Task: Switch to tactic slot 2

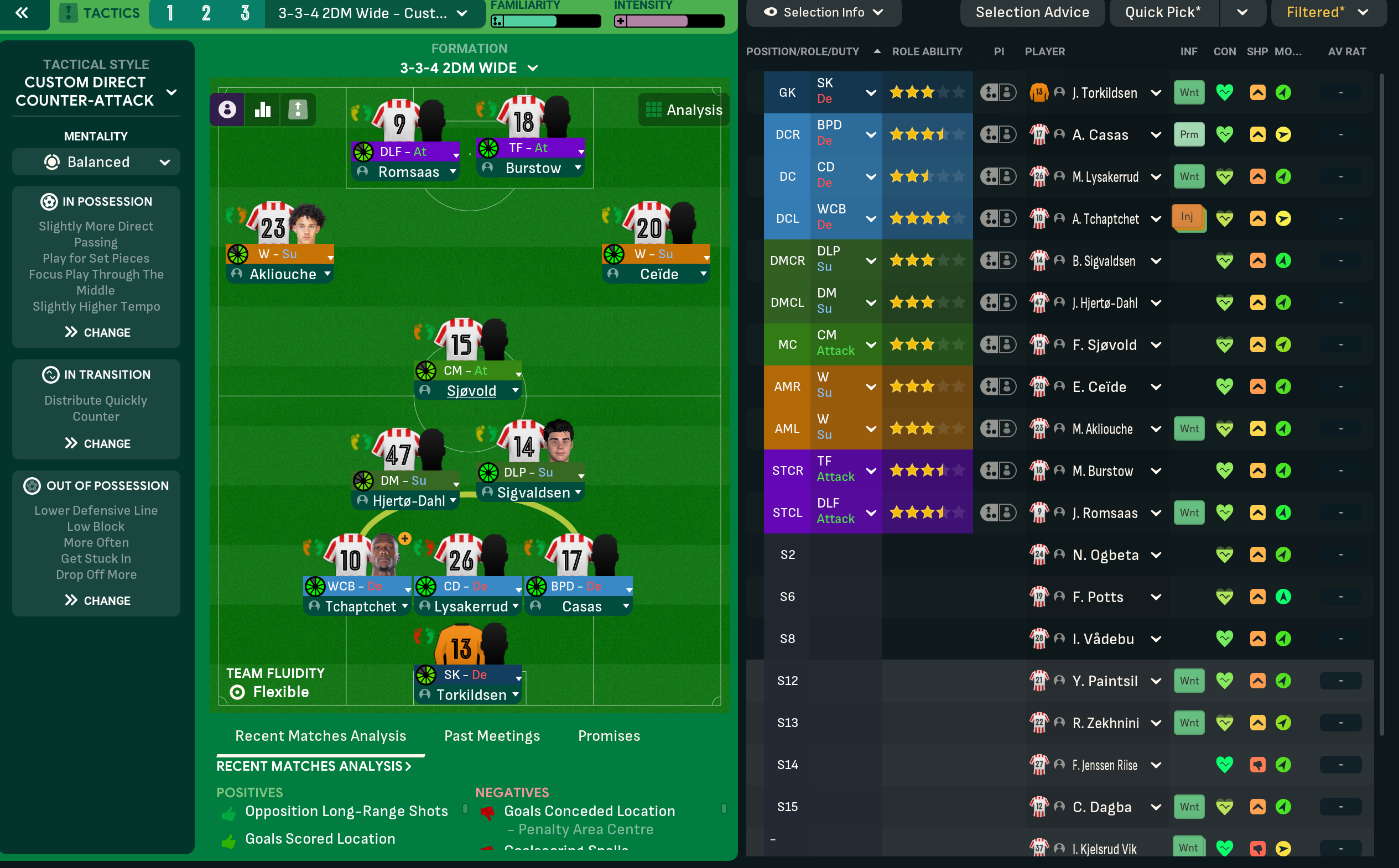Action: click(x=207, y=12)
